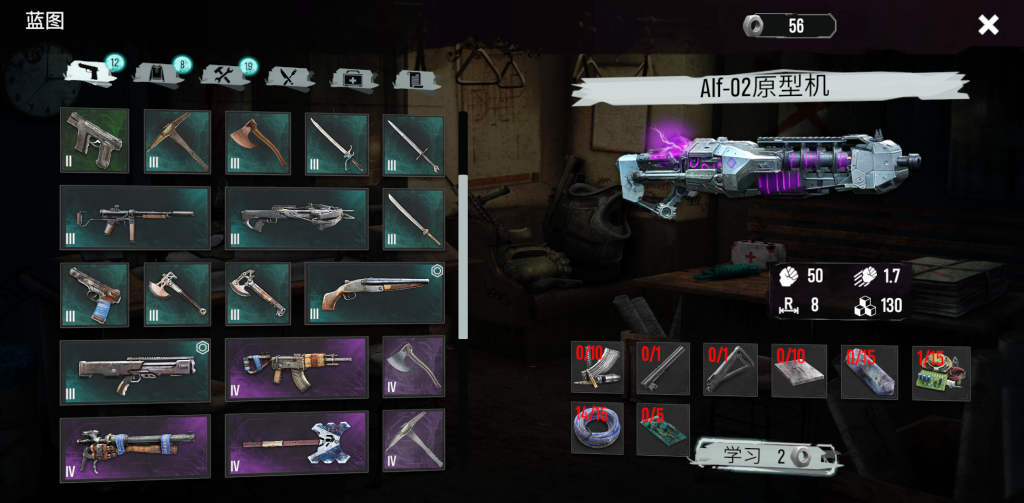Click the rifle stock material slot
The height and width of the screenshot is (503, 1024).
pyautogui.click(x=730, y=368)
